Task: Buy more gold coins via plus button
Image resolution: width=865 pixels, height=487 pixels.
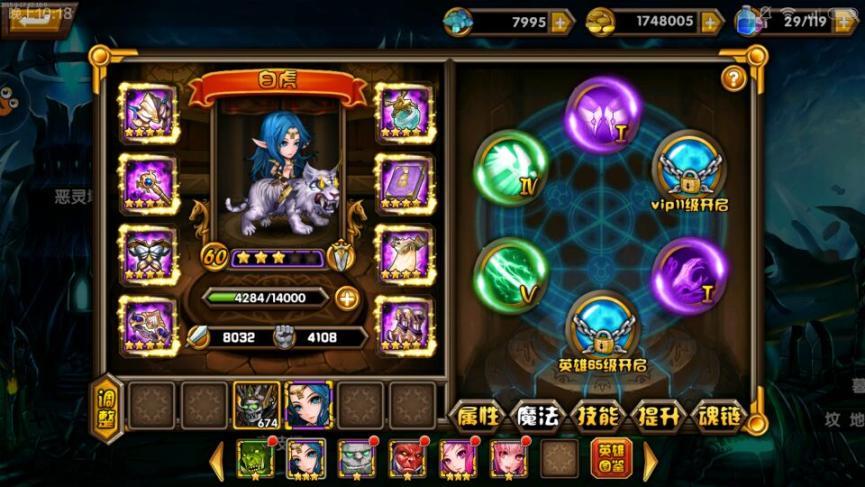Action: point(711,21)
